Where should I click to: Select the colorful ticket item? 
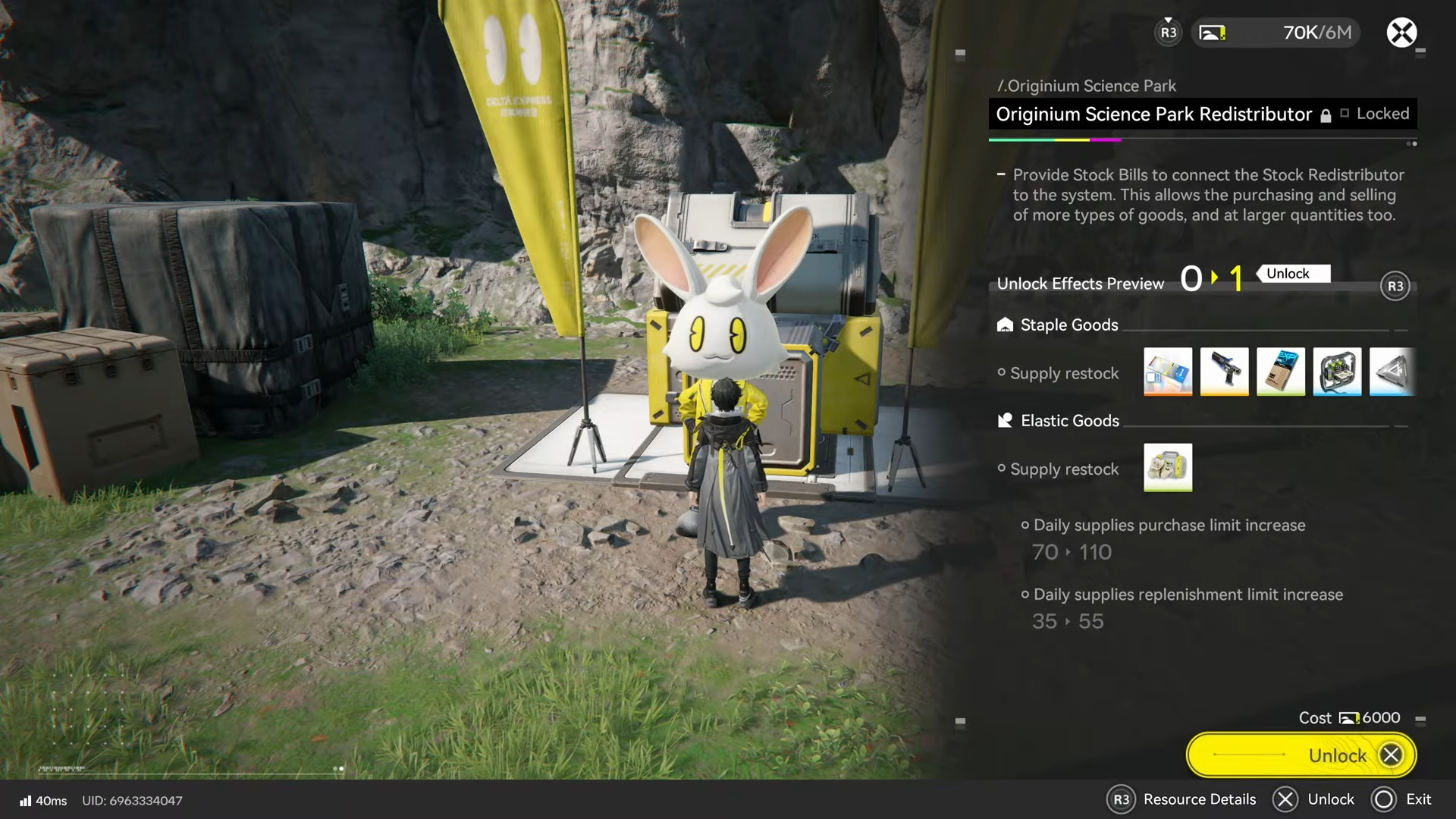pyautogui.click(x=1168, y=372)
